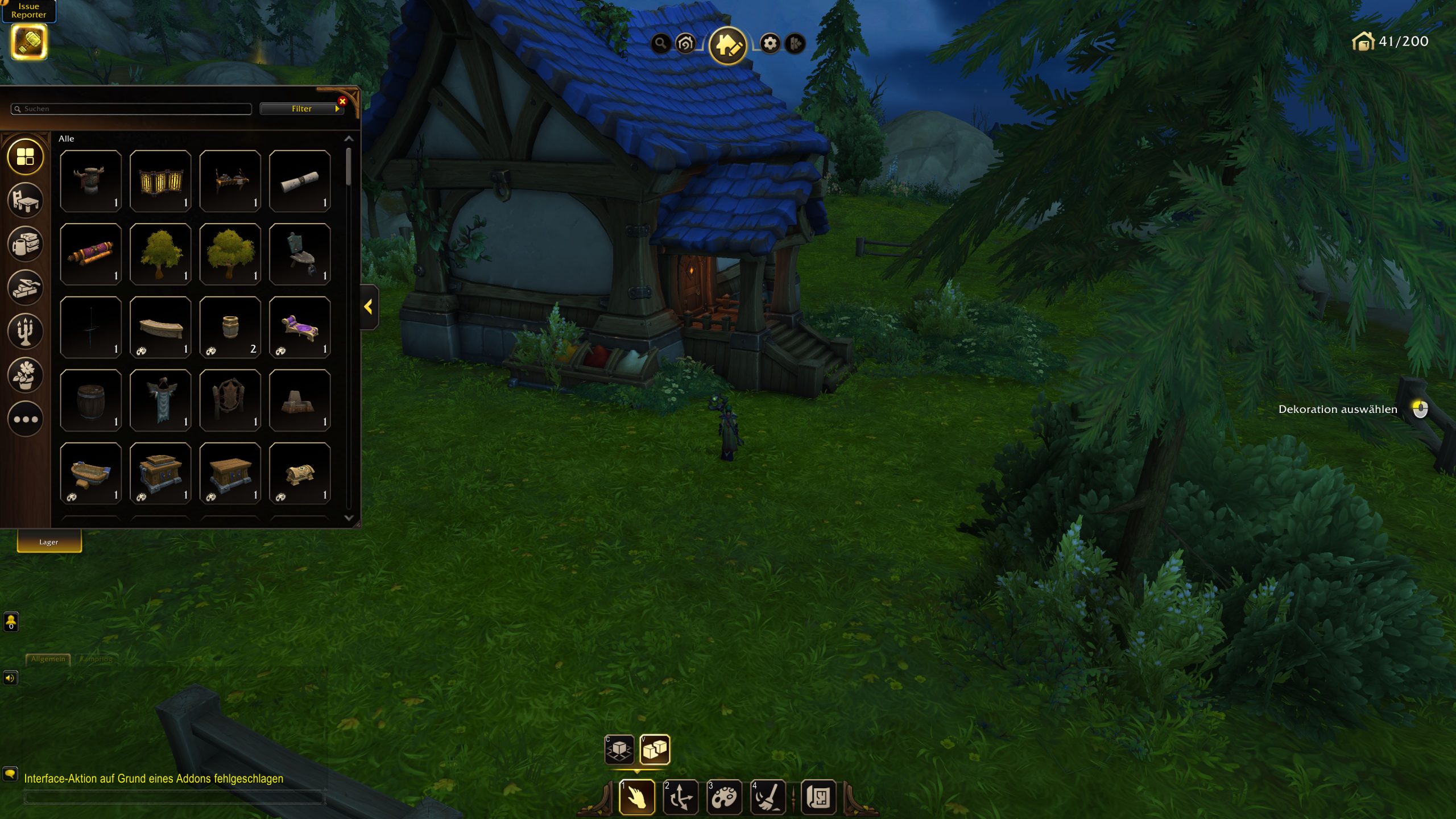Select the Alle four-squares category
1456x819 pixels.
coord(26,156)
